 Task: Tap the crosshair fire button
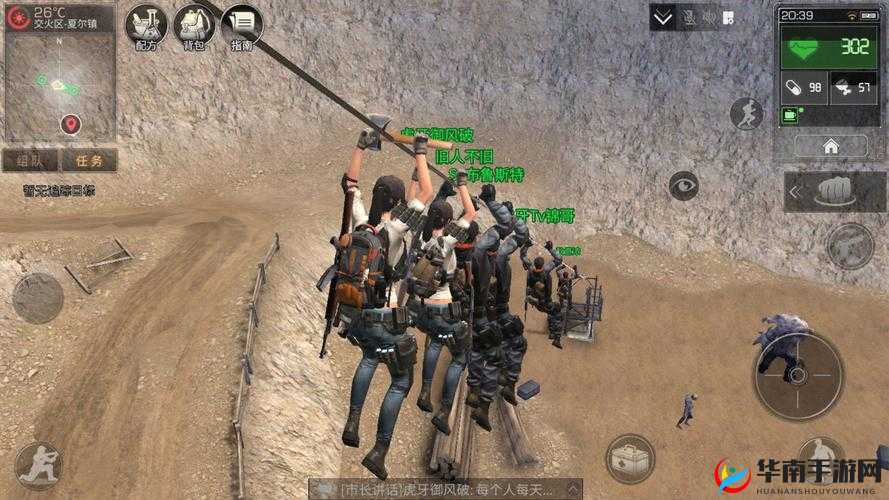[798, 374]
